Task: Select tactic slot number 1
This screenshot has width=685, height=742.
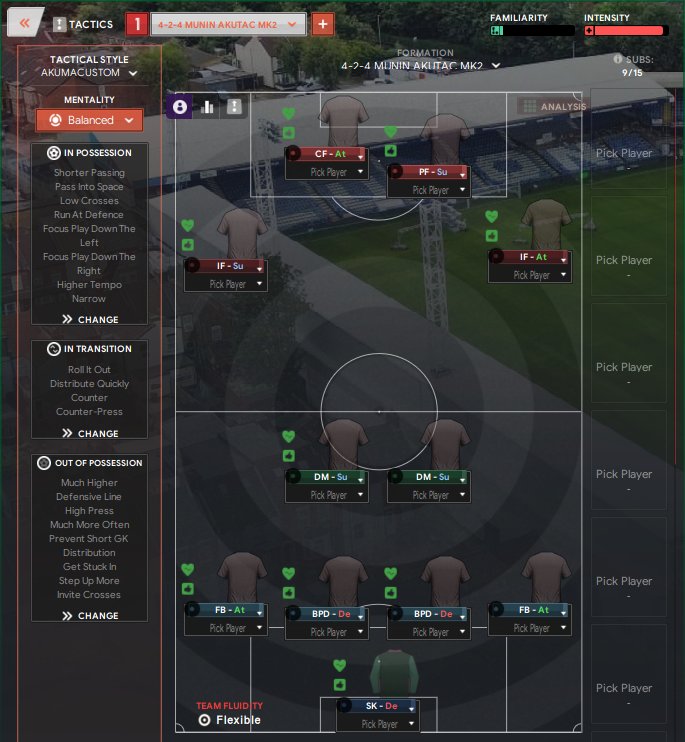Action: pyautogui.click(x=137, y=23)
